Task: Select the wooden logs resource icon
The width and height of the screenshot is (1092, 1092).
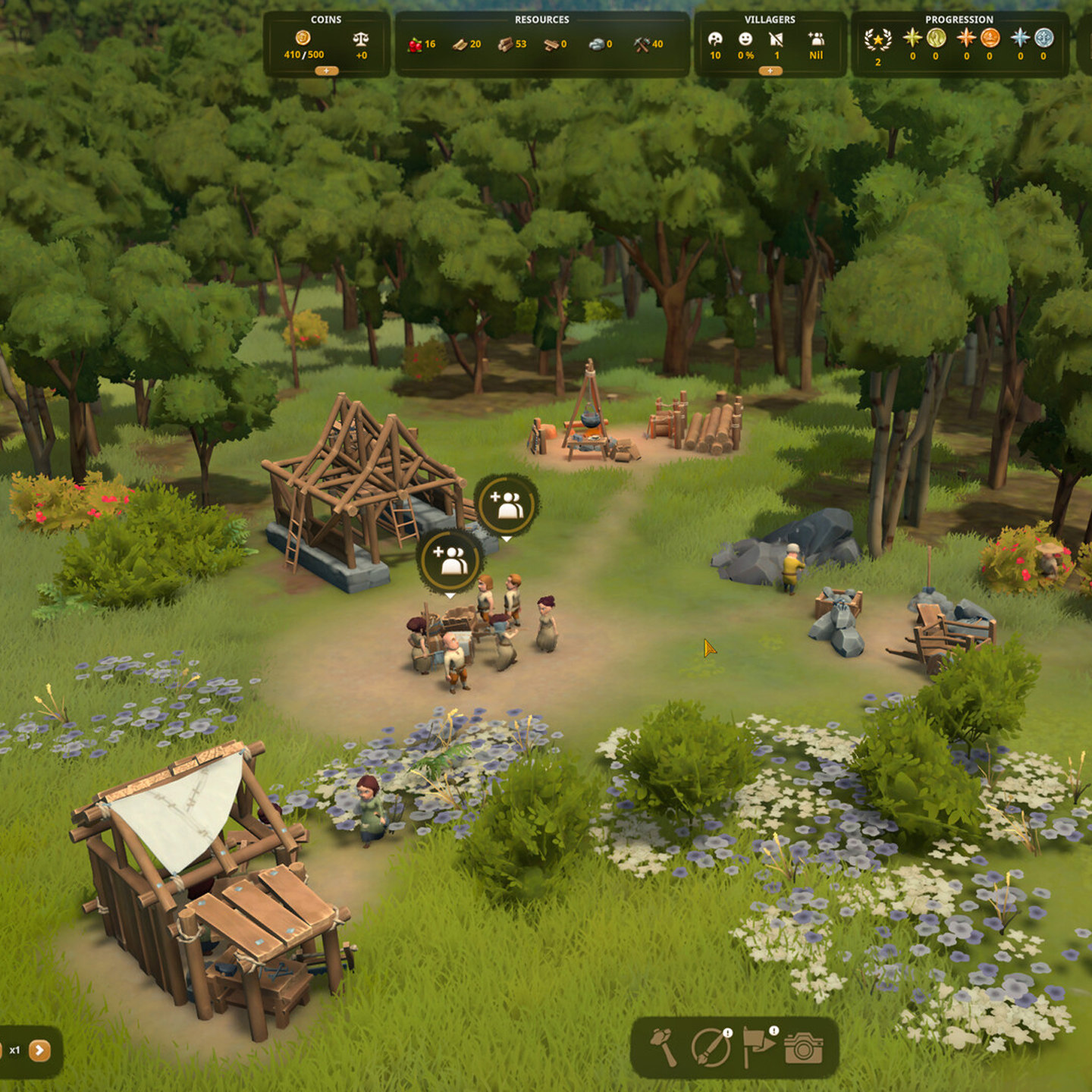Action: click(x=505, y=44)
